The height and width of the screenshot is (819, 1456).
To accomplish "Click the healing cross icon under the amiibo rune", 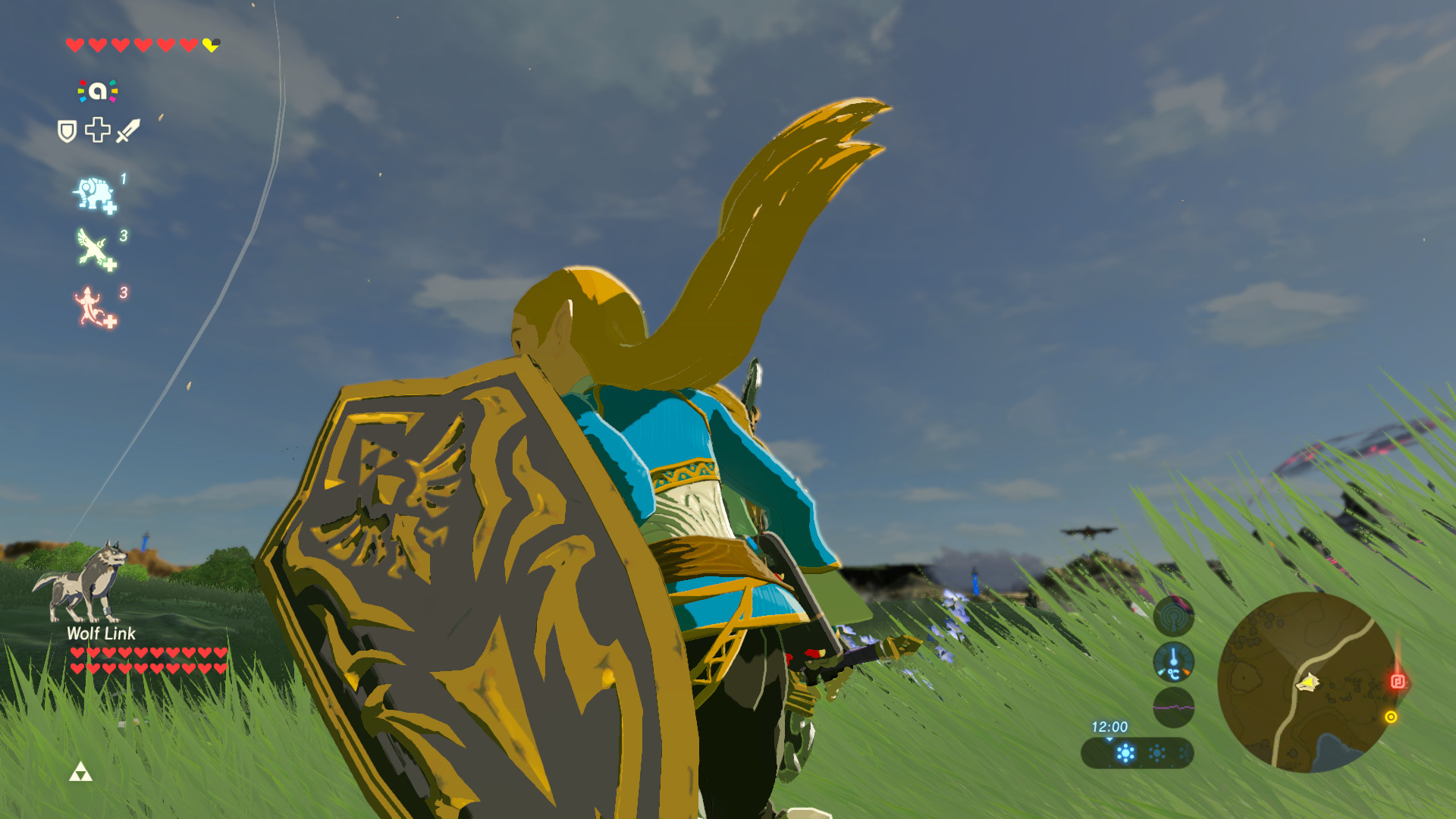I will 97,130.
